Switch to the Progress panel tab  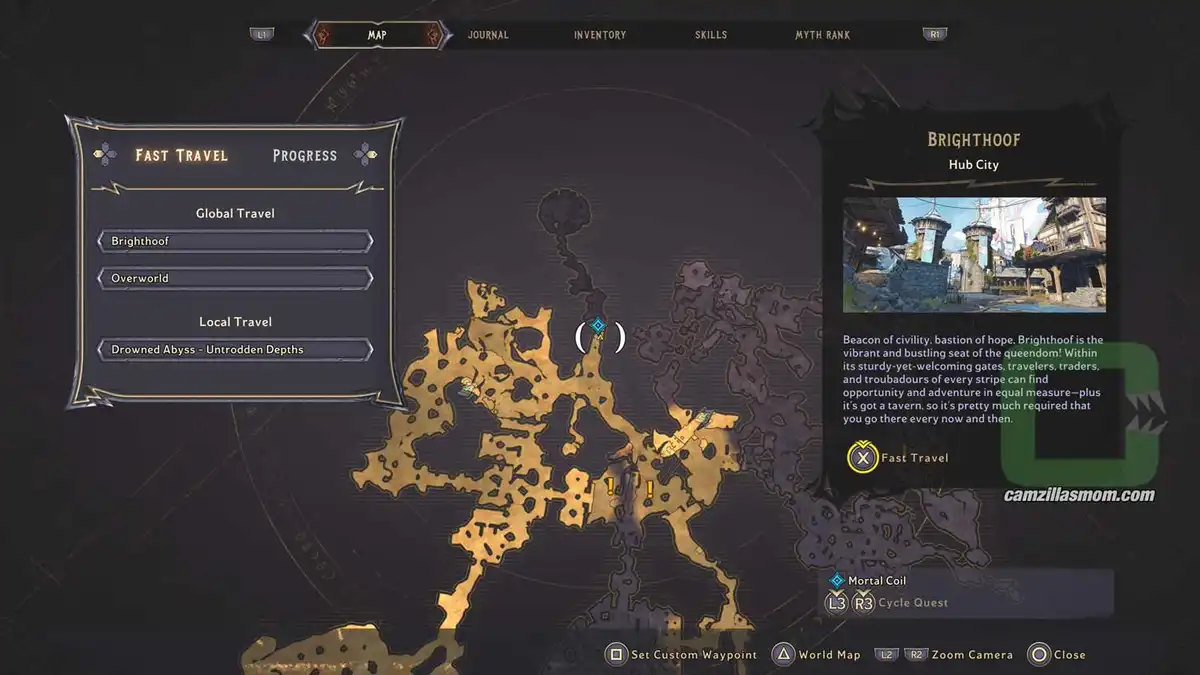click(305, 156)
